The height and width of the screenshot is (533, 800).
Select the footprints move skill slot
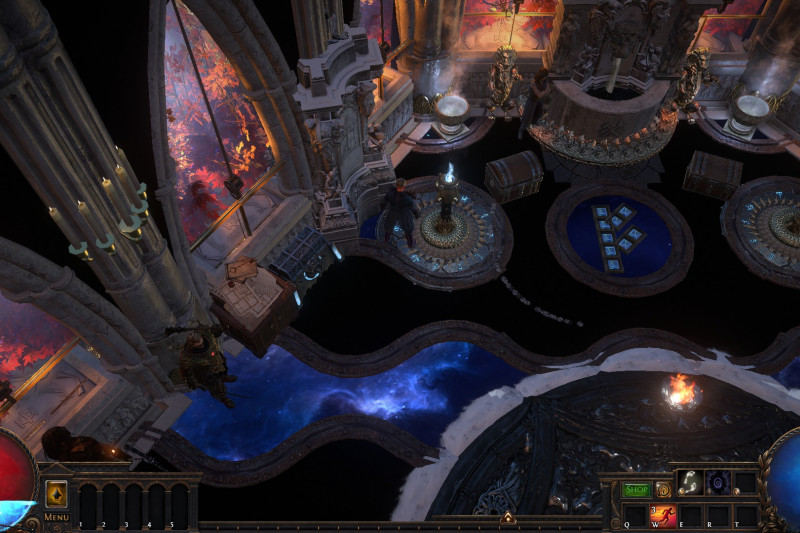point(692,483)
